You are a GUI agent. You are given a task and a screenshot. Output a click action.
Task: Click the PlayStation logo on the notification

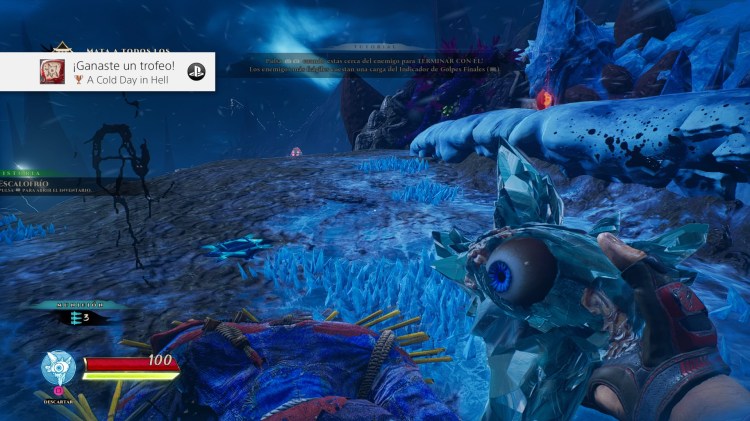click(x=196, y=72)
